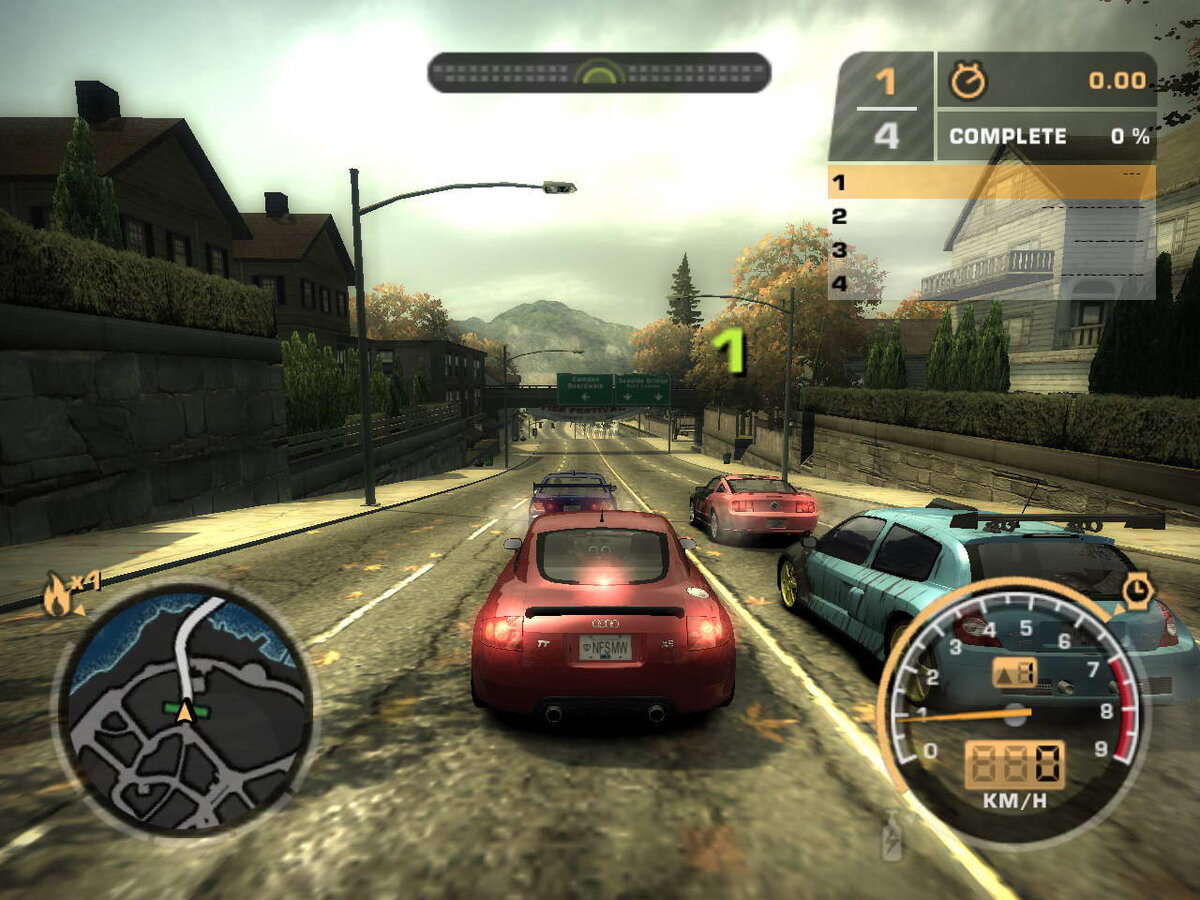The width and height of the screenshot is (1200, 900).
Task: Click the circular minimap
Action: (x=185, y=708)
